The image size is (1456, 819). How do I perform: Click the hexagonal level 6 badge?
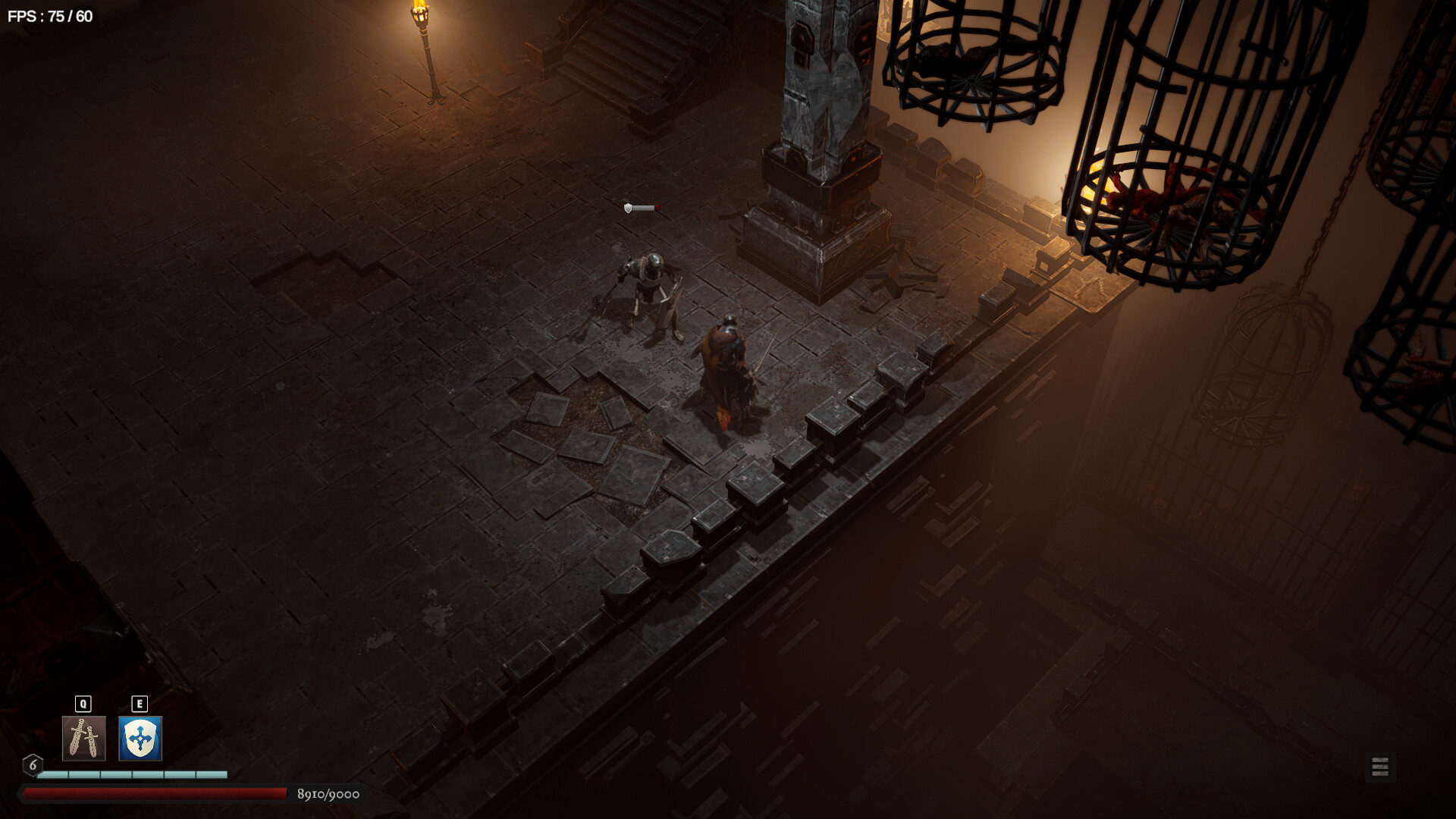tap(32, 766)
